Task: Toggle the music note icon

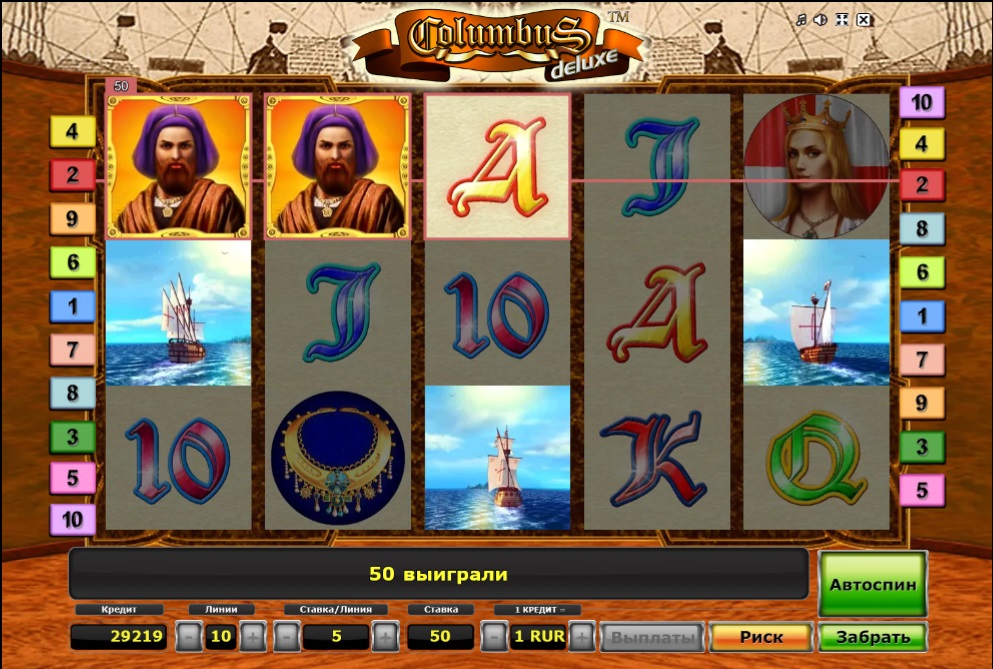Action: tap(800, 19)
